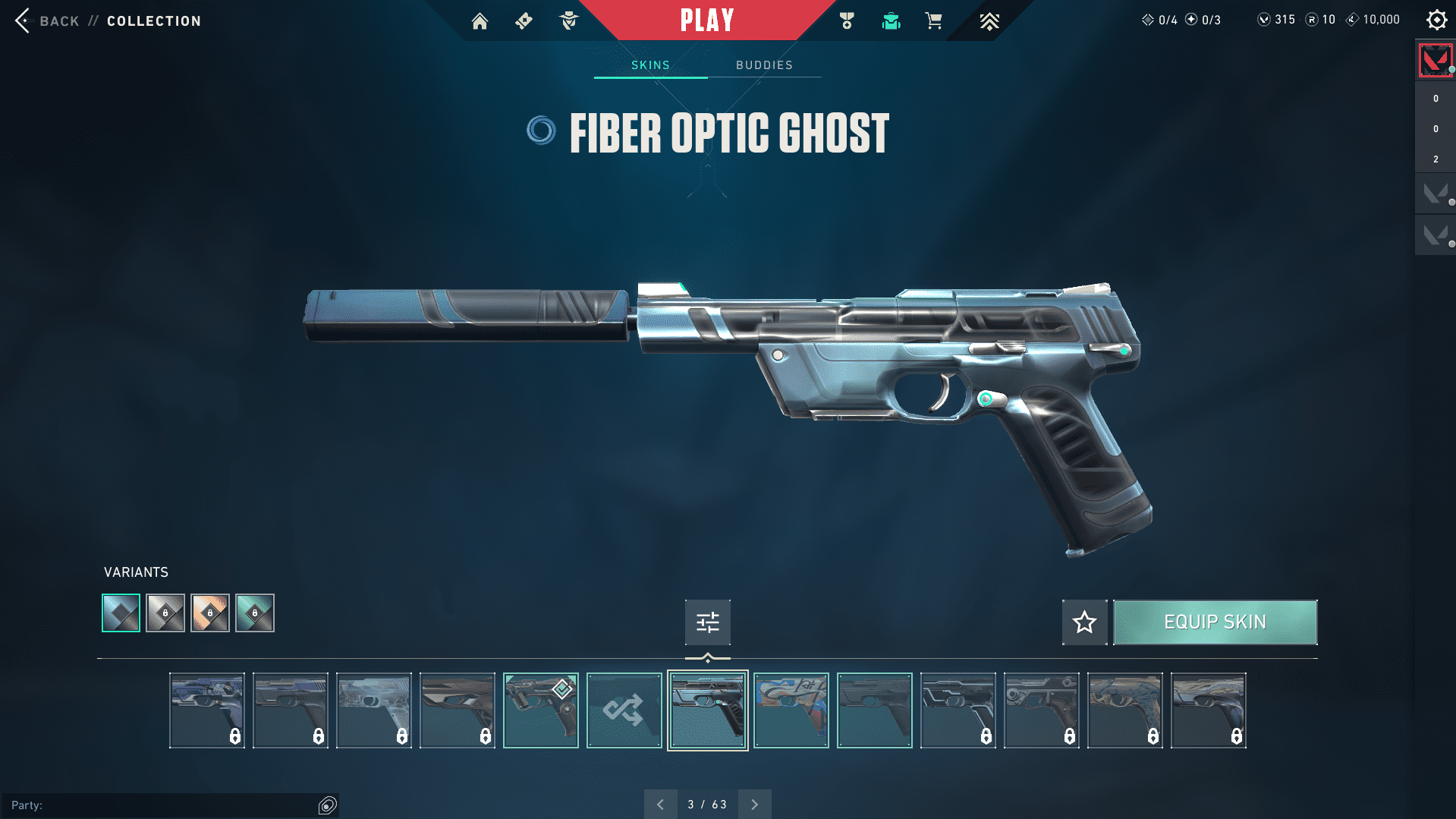Select the Skins tab
This screenshot has width=1456, height=819.
coord(650,65)
